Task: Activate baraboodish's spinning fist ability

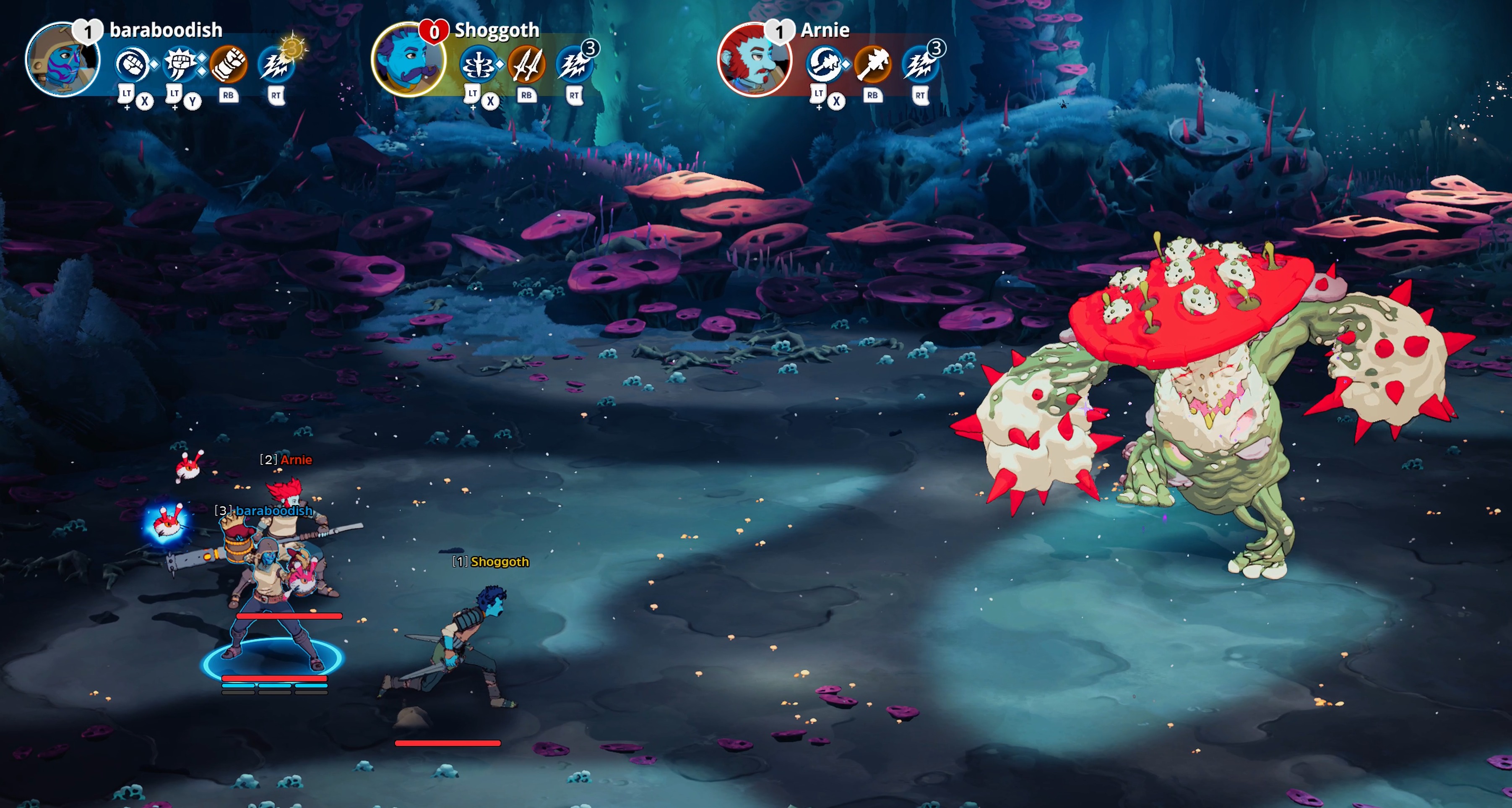Action: click(132, 64)
